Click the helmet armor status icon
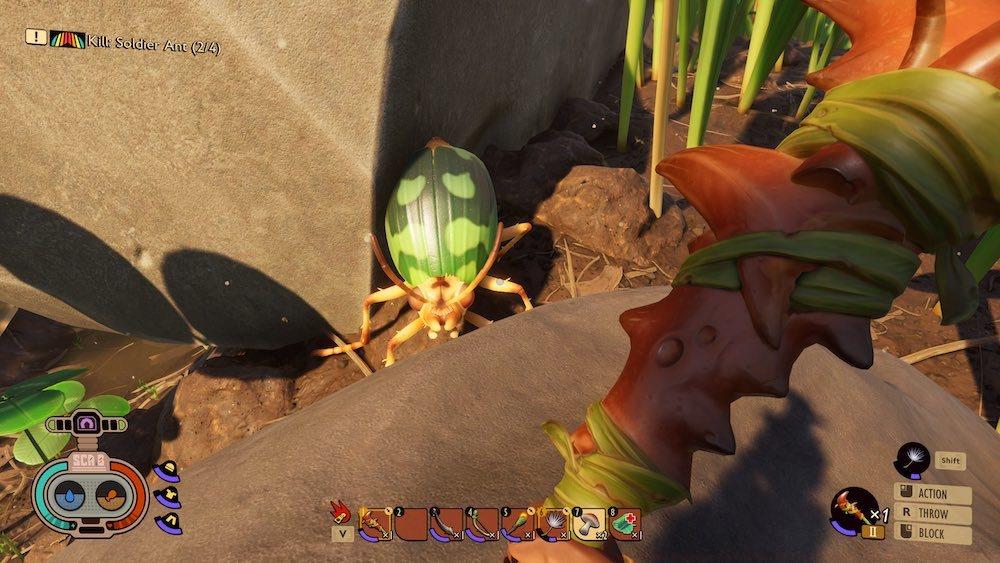1000x563 pixels. coord(167,468)
